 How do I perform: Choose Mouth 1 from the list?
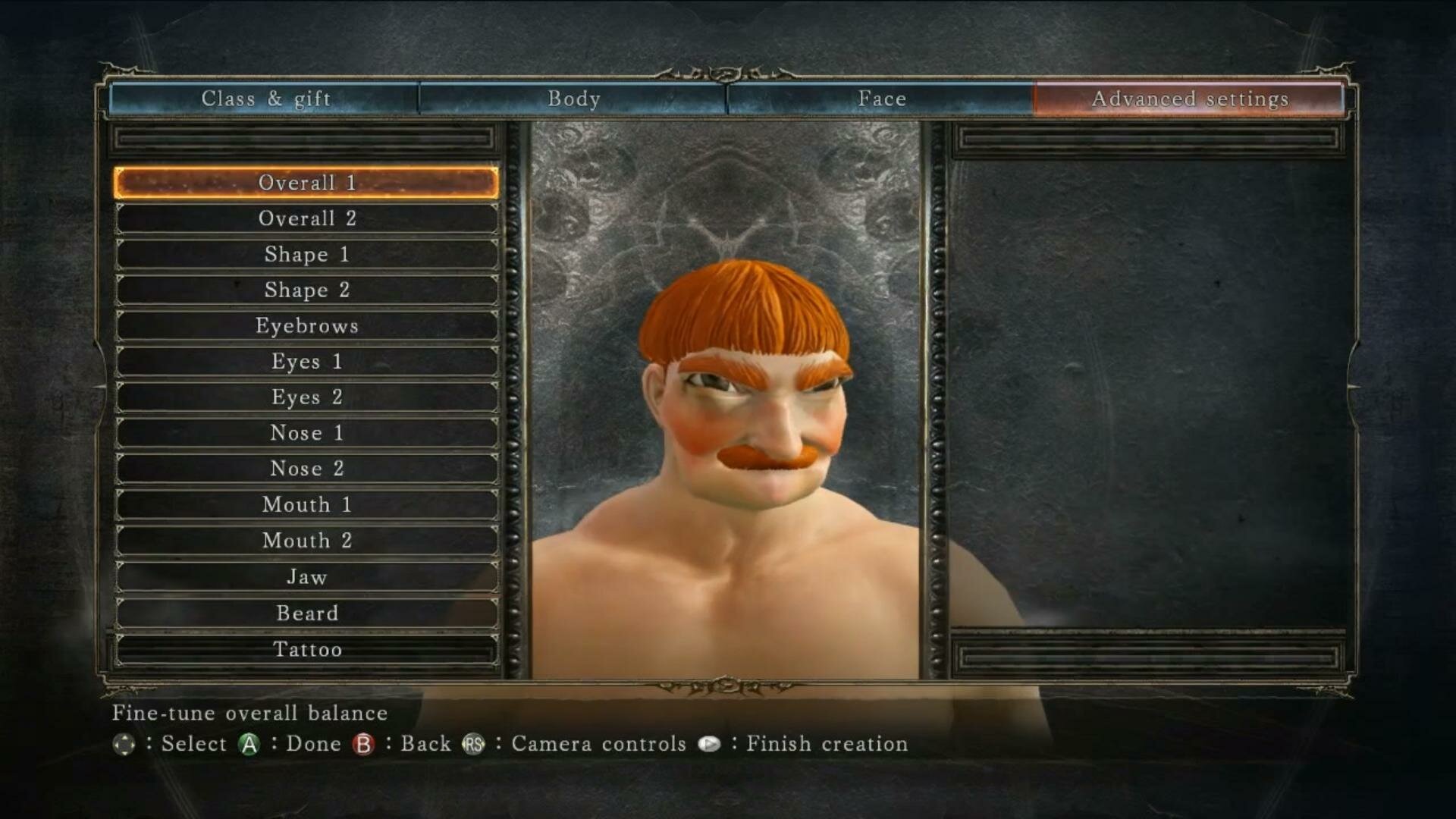coord(307,505)
